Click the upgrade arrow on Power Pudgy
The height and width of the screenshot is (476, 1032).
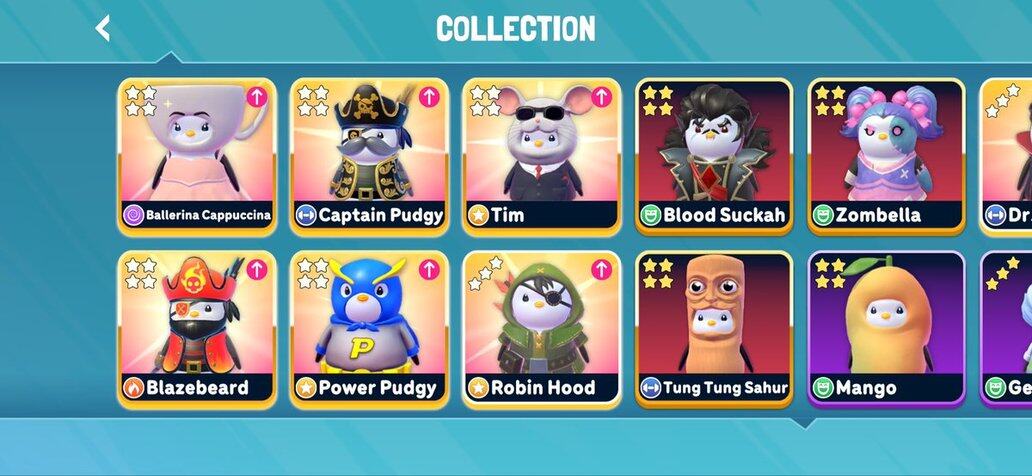429,270
